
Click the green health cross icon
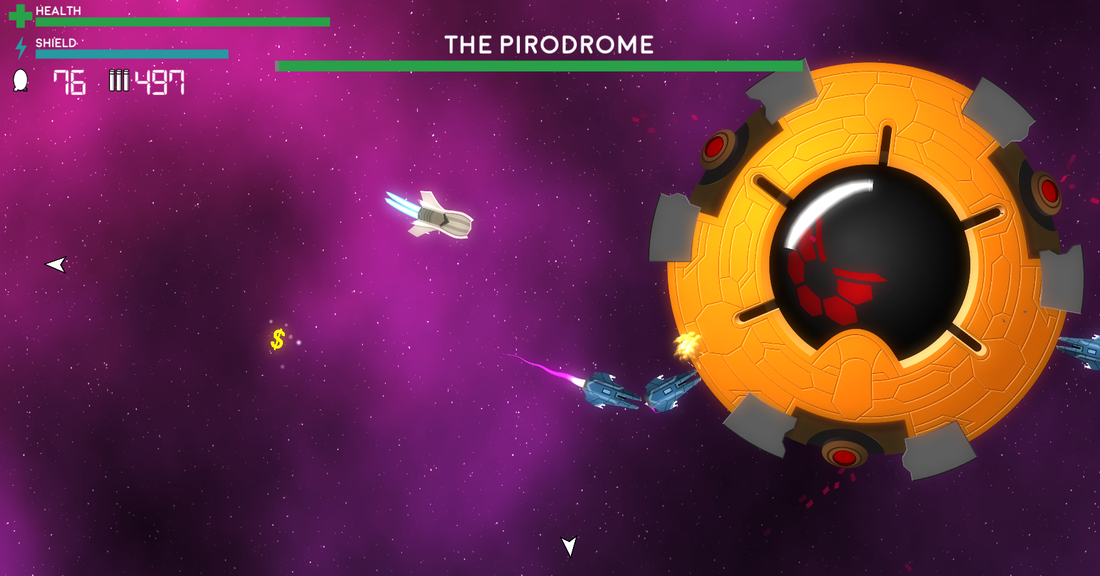20,16
